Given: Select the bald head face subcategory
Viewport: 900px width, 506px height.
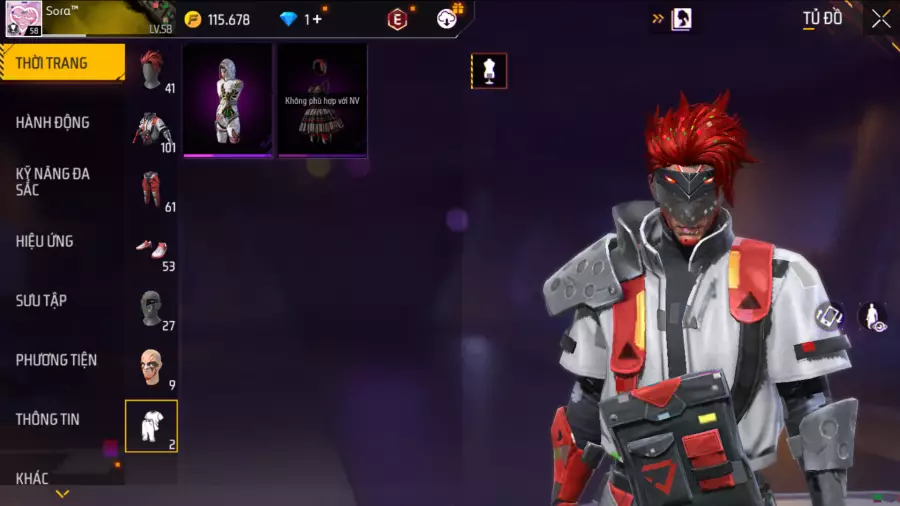Looking at the screenshot, I should [x=152, y=367].
